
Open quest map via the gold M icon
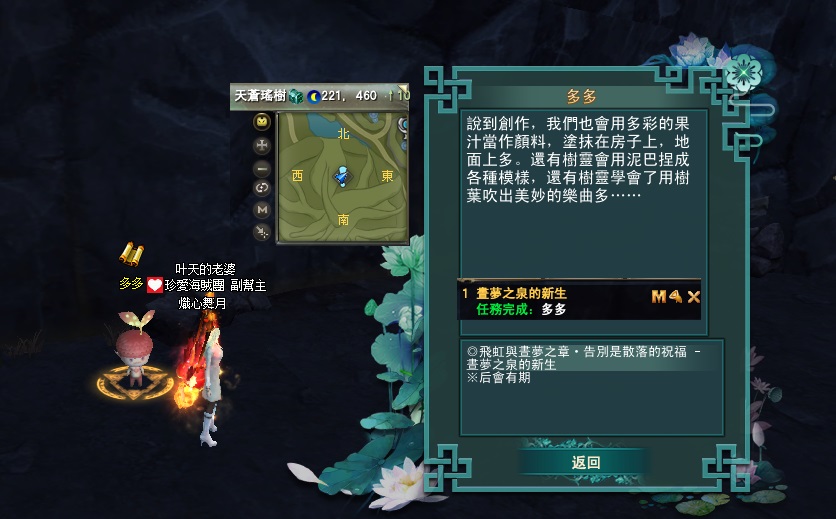click(658, 296)
